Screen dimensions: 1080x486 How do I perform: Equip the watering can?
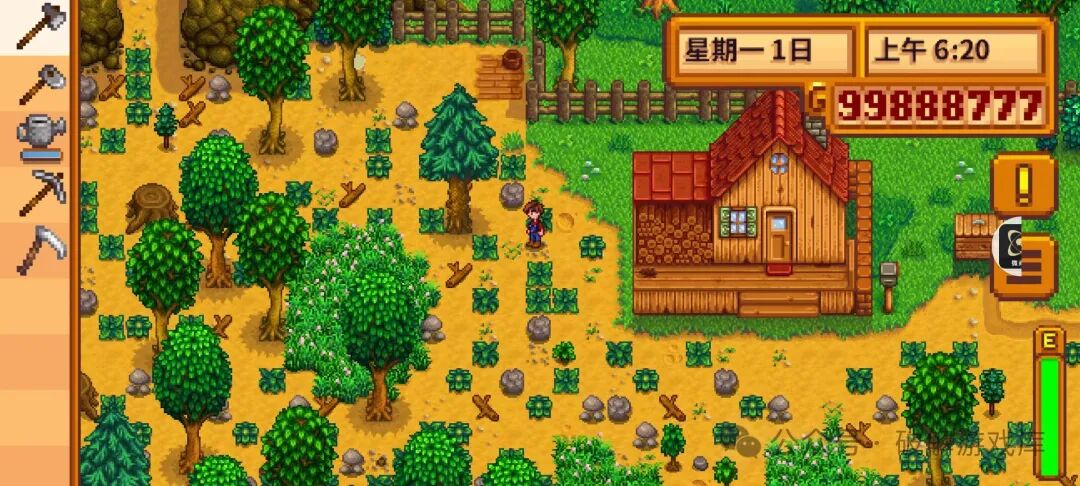(x=40, y=136)
